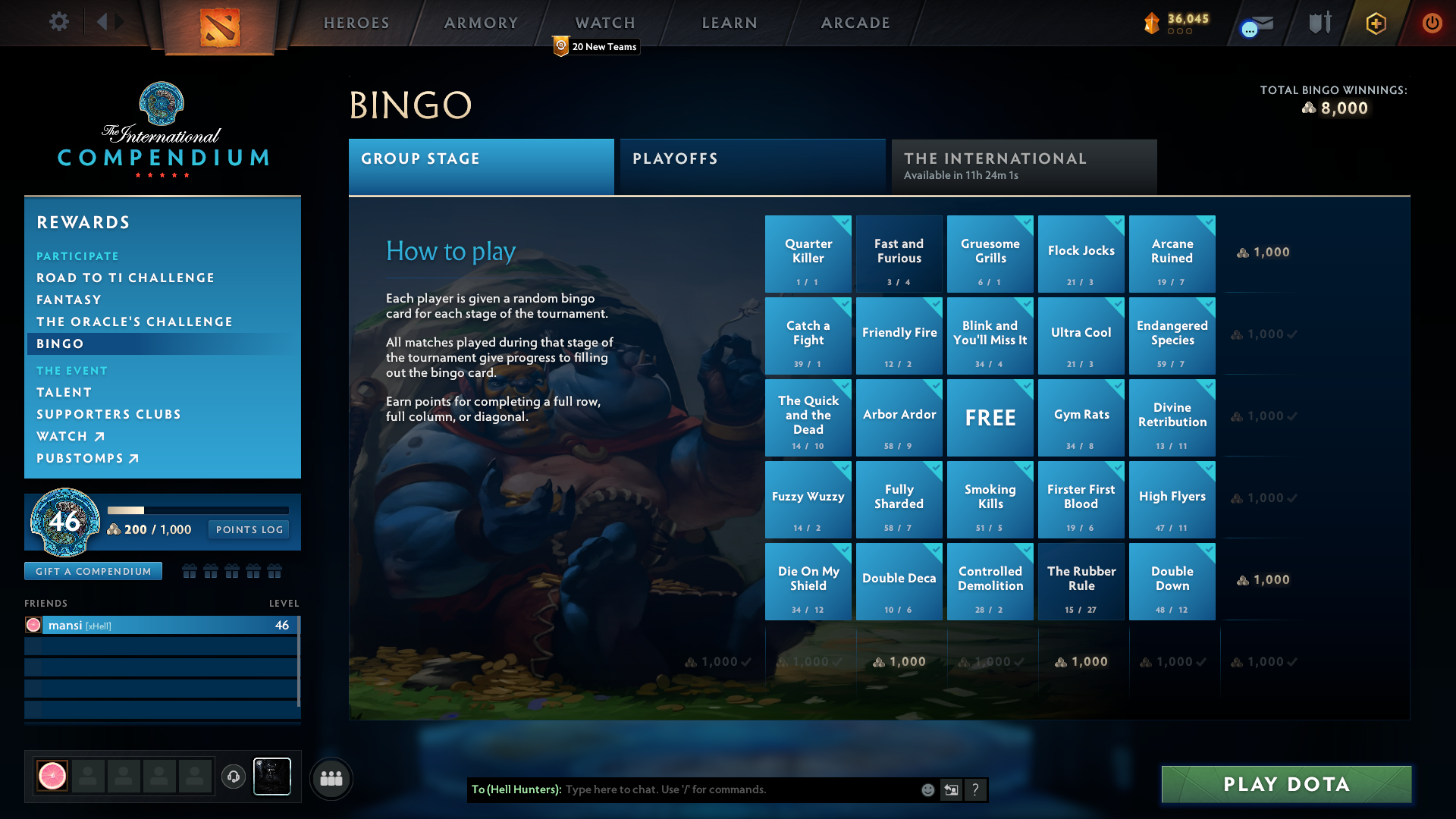Click the power/quit icon top right
The width and height of the screenshot is (1456, 819).
[1432, 23]
